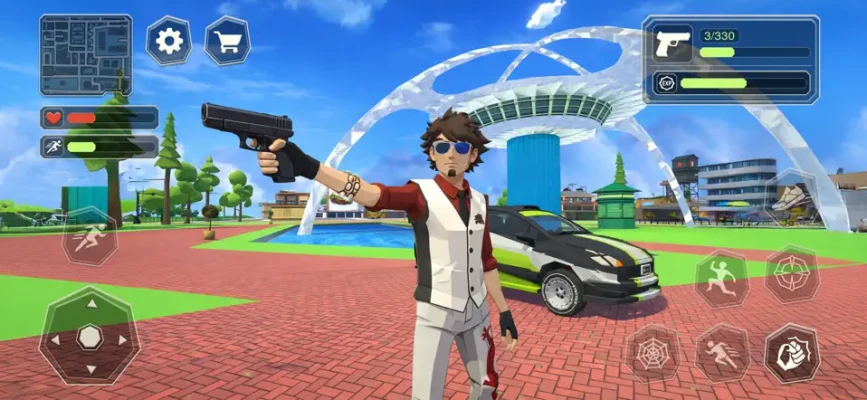Screen dimensions: 867x400
Task: Open the settings gear menu
Action: coord(169,41)
